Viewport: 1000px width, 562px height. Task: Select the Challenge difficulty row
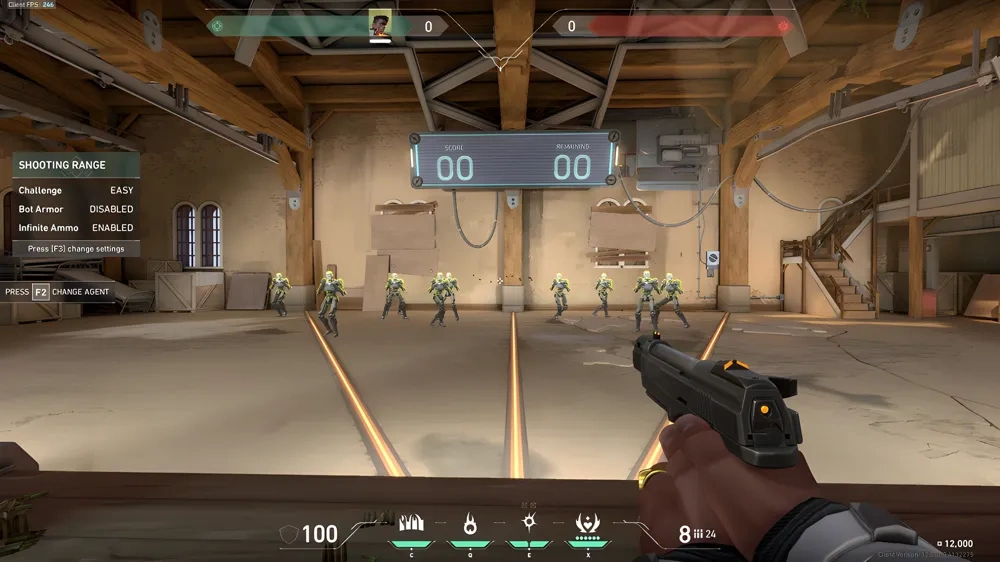click(x=76, y=190)
